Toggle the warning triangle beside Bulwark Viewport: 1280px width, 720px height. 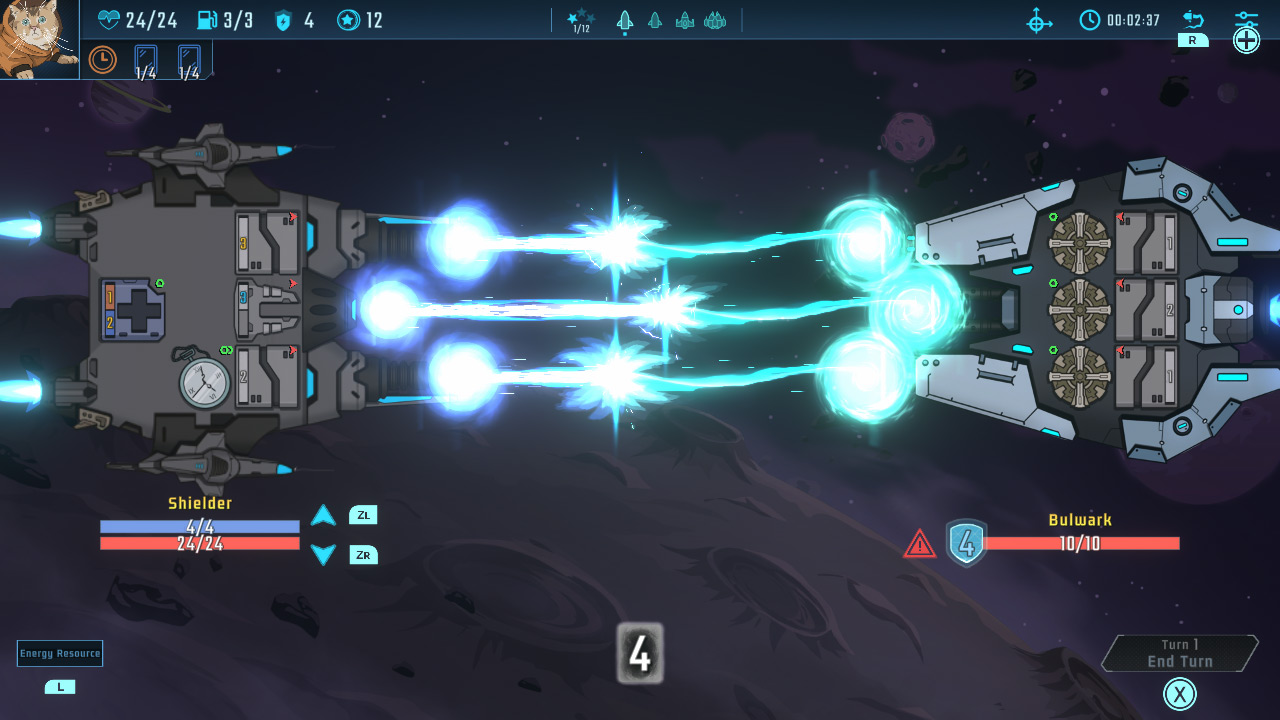click(x=919, y=543)
